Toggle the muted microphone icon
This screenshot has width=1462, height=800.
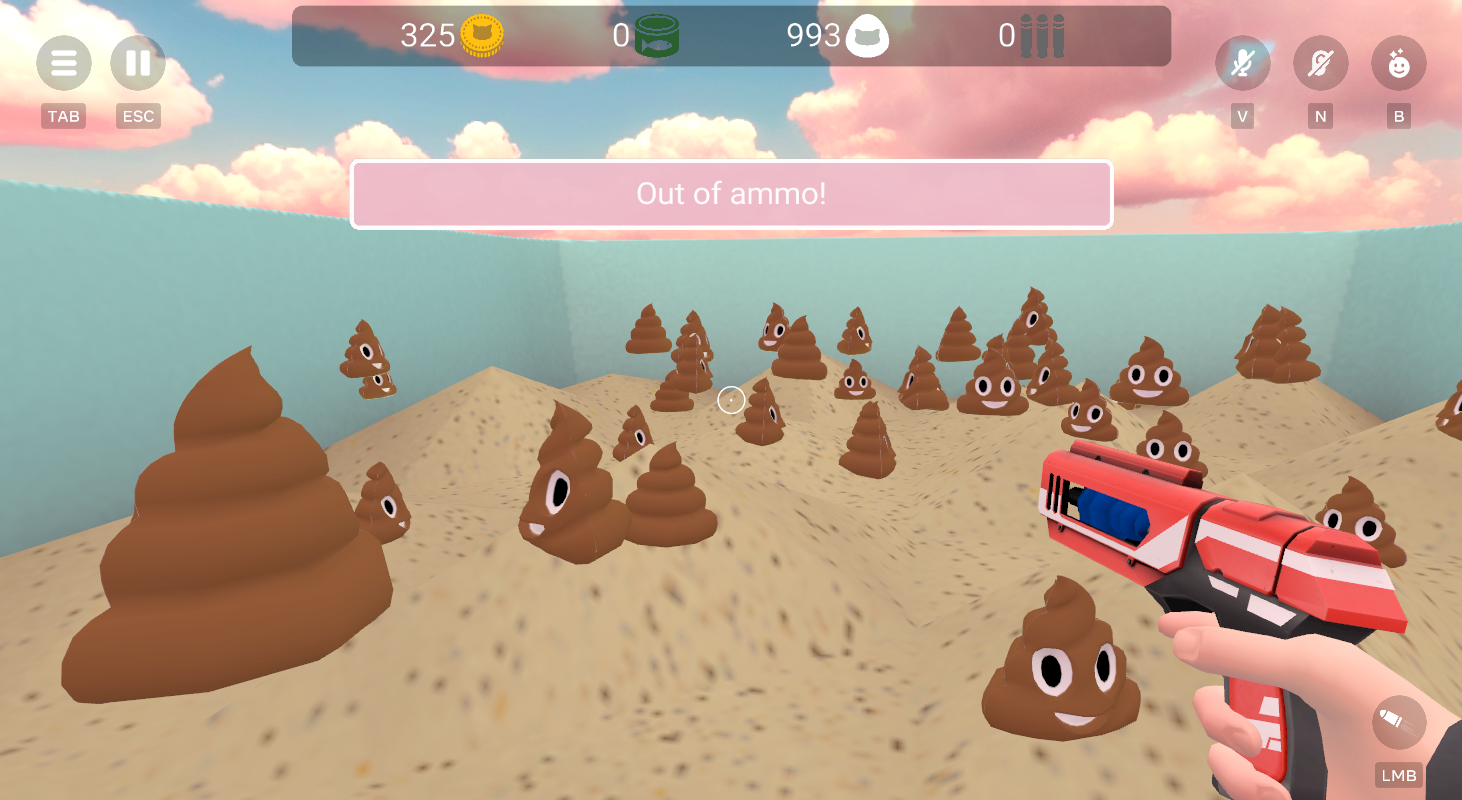[x=1242, y=64]
